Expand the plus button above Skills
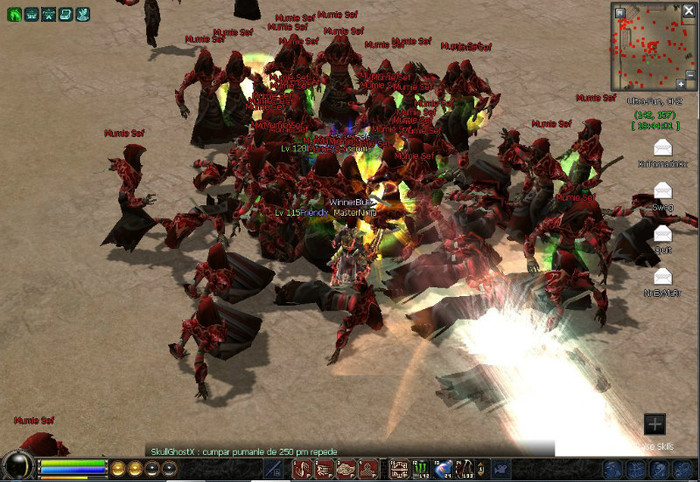 click(654, 424)
